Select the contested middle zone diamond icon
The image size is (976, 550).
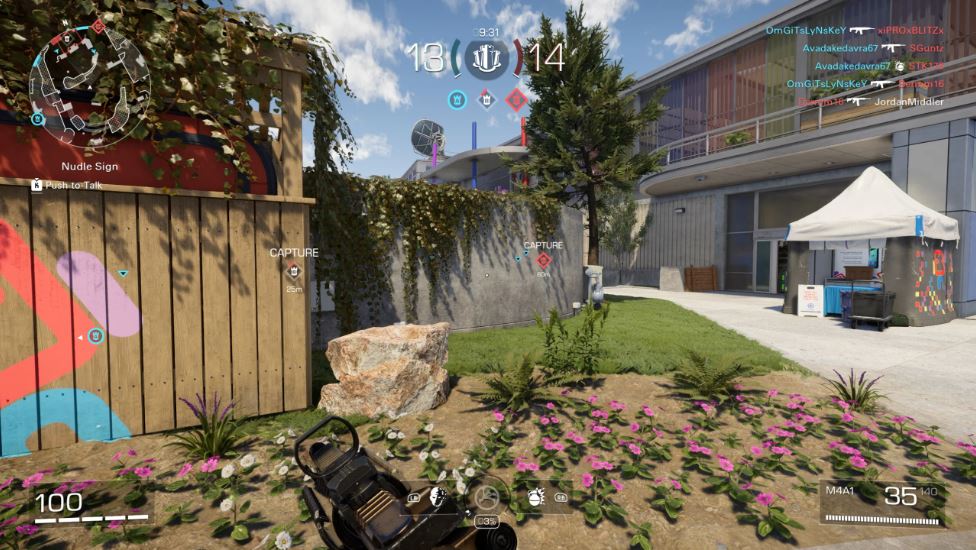pos(487,99)
